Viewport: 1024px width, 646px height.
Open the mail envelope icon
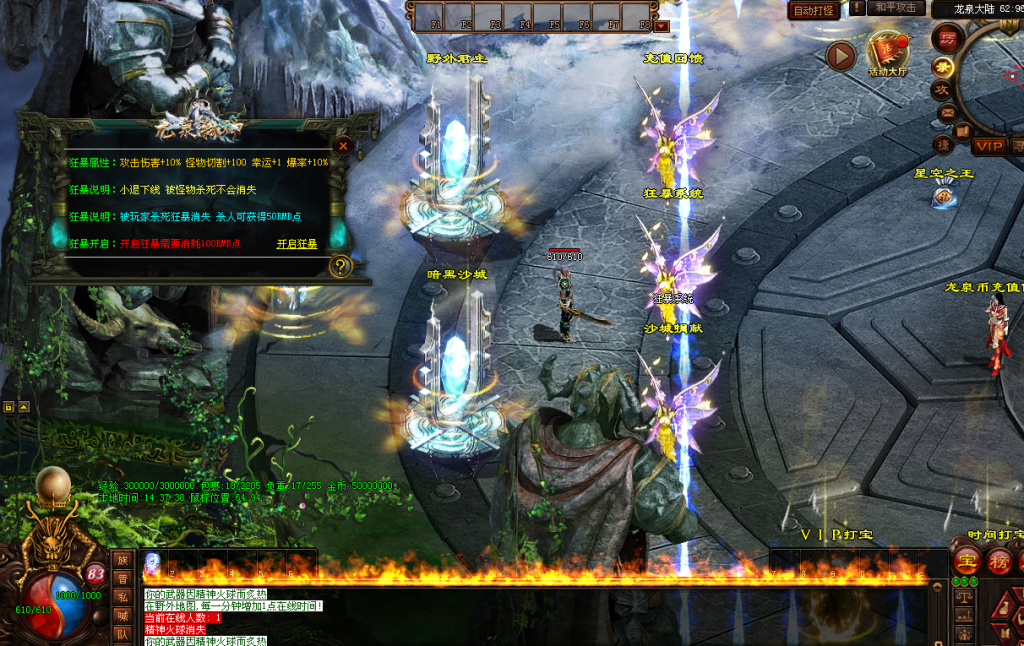coord(948,112)
